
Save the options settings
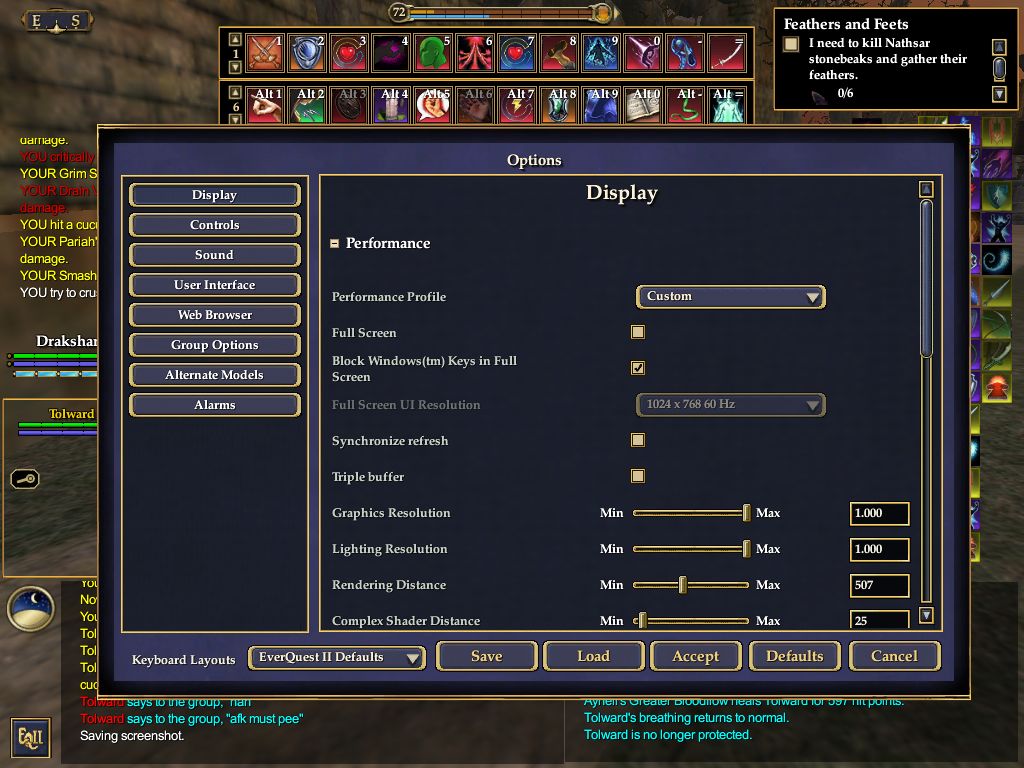(x=487, y=656)
